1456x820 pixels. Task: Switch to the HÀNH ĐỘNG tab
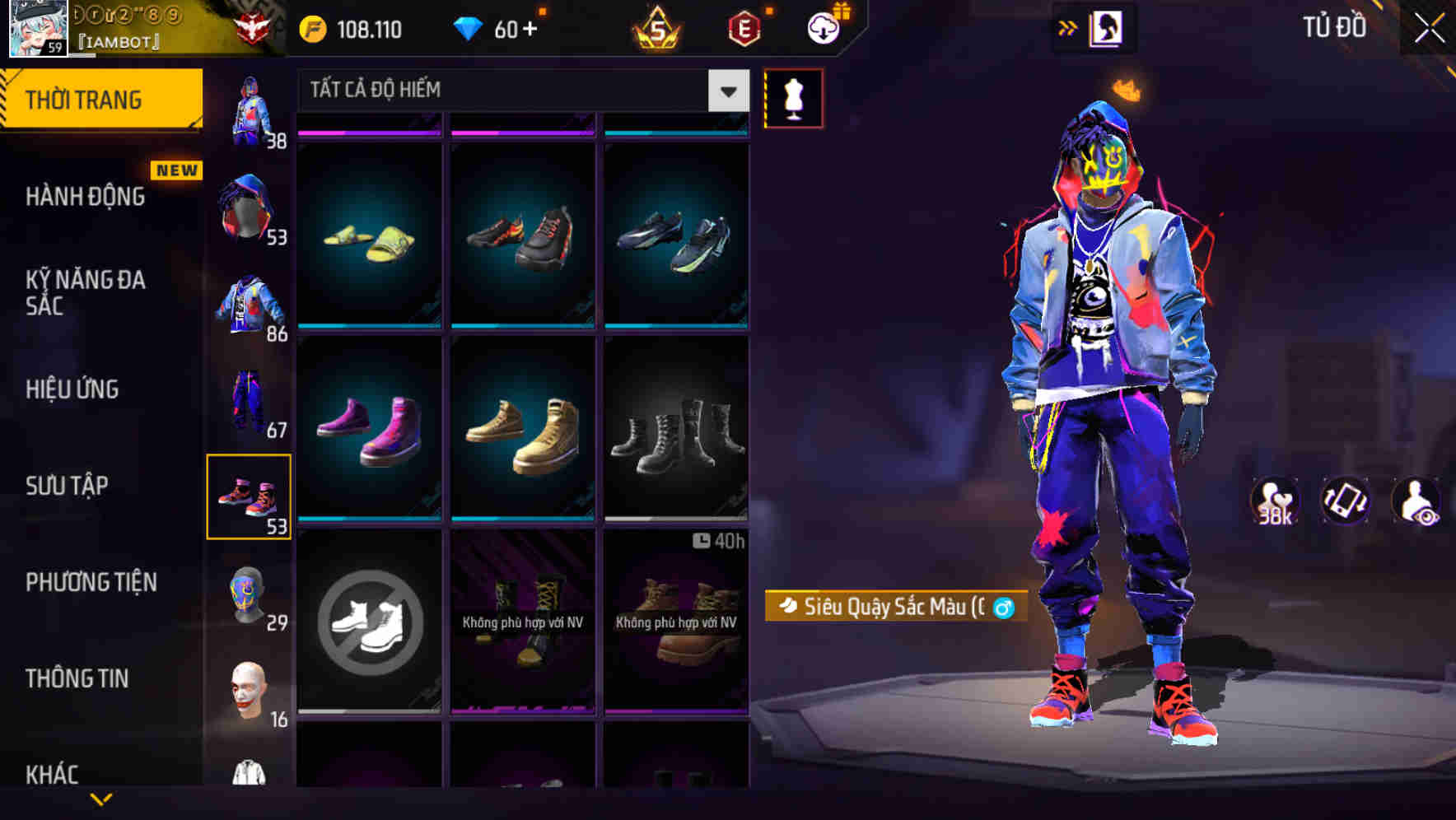[85, 196]
